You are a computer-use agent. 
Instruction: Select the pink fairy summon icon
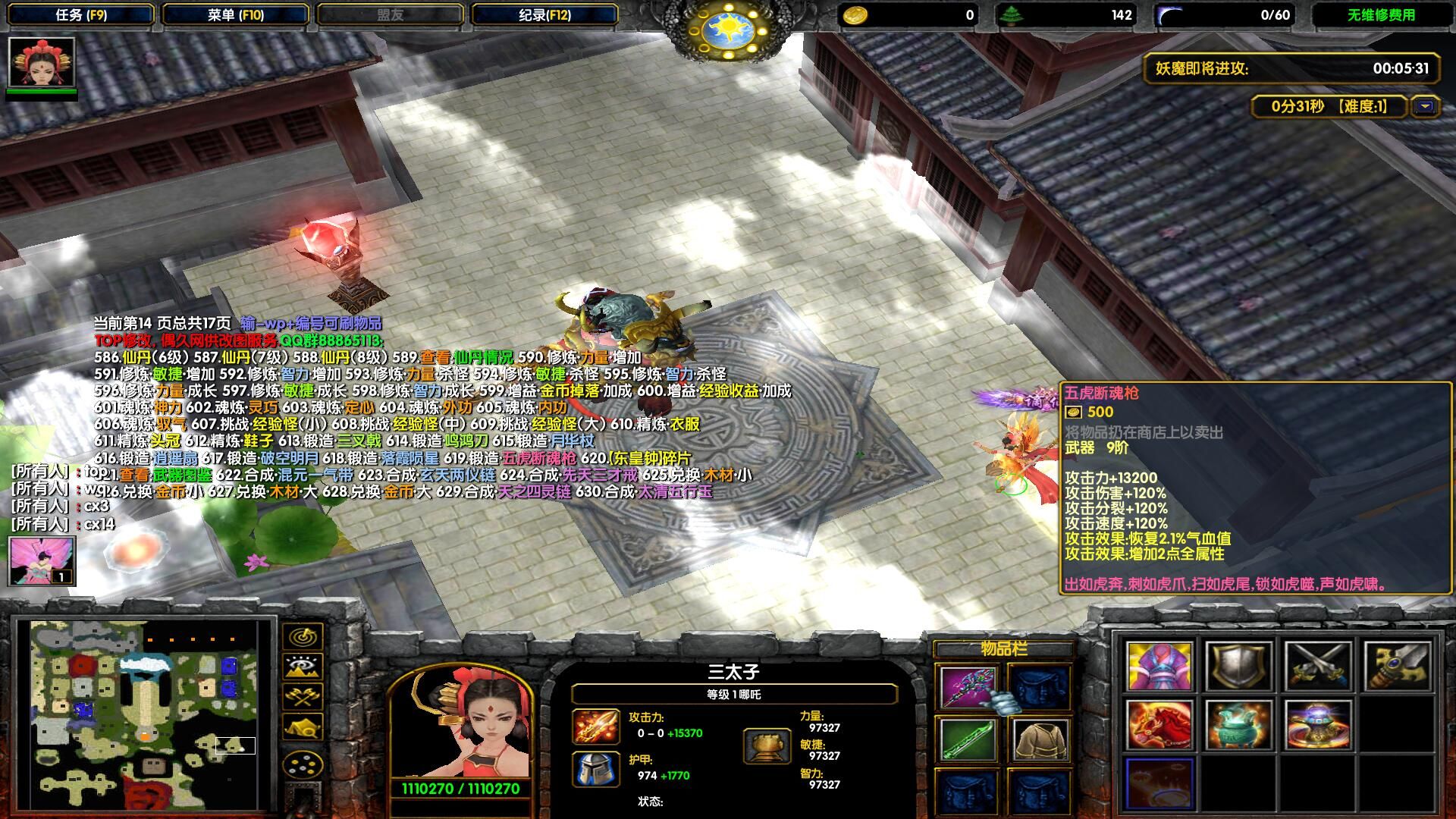(x=42, y=561)
